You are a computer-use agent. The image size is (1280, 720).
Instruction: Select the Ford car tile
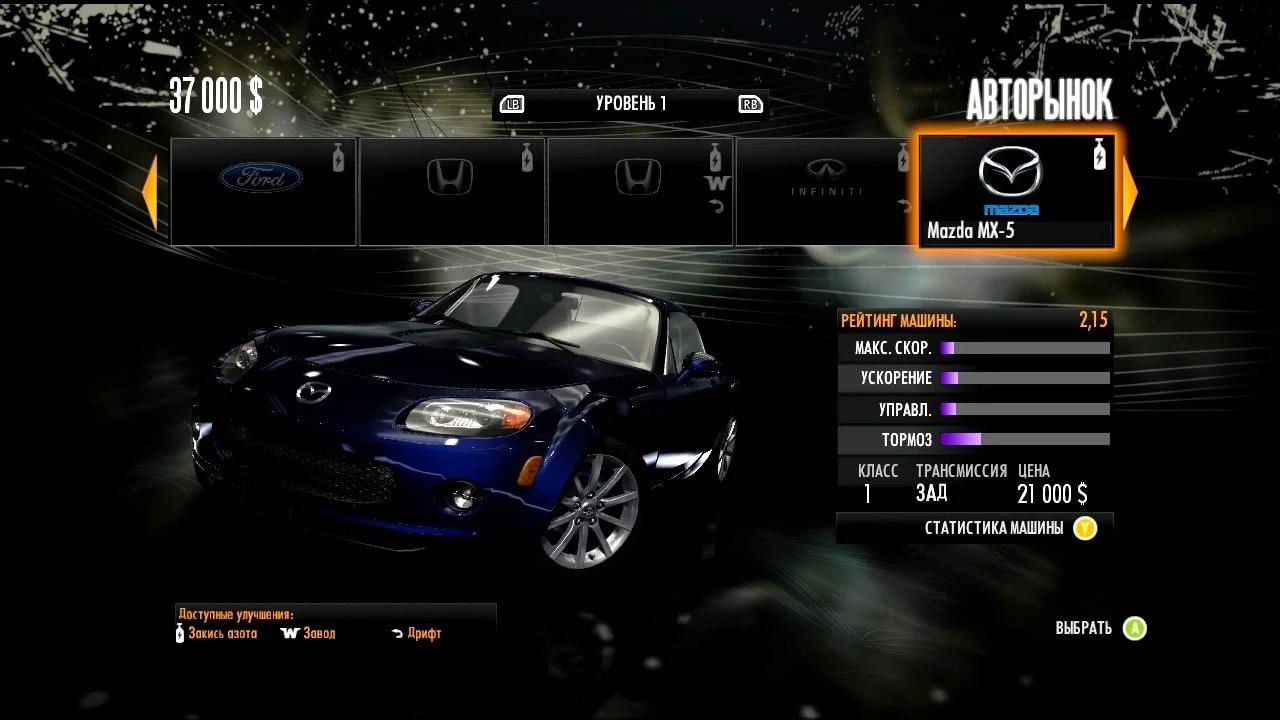pos(263,191)
